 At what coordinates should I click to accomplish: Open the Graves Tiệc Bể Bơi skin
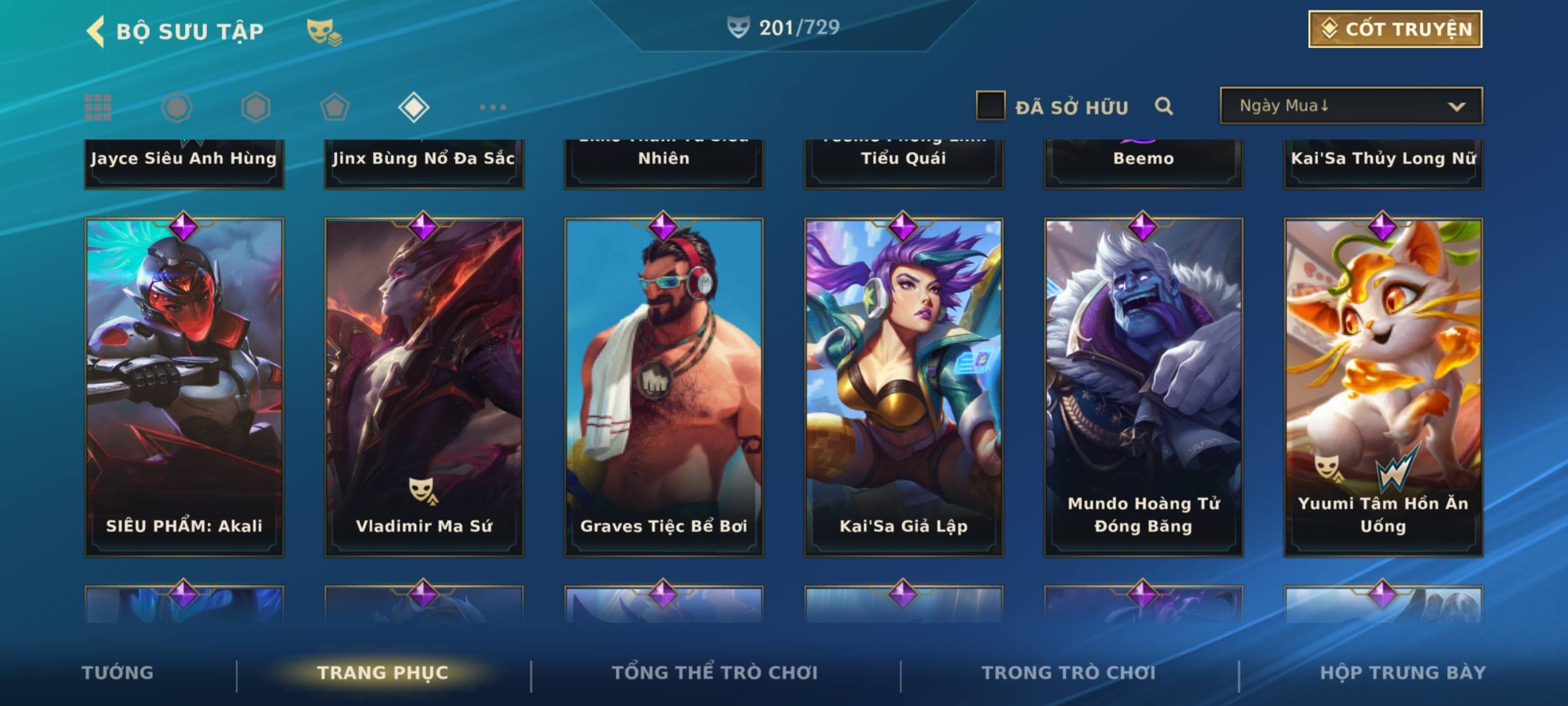[664, 387]
